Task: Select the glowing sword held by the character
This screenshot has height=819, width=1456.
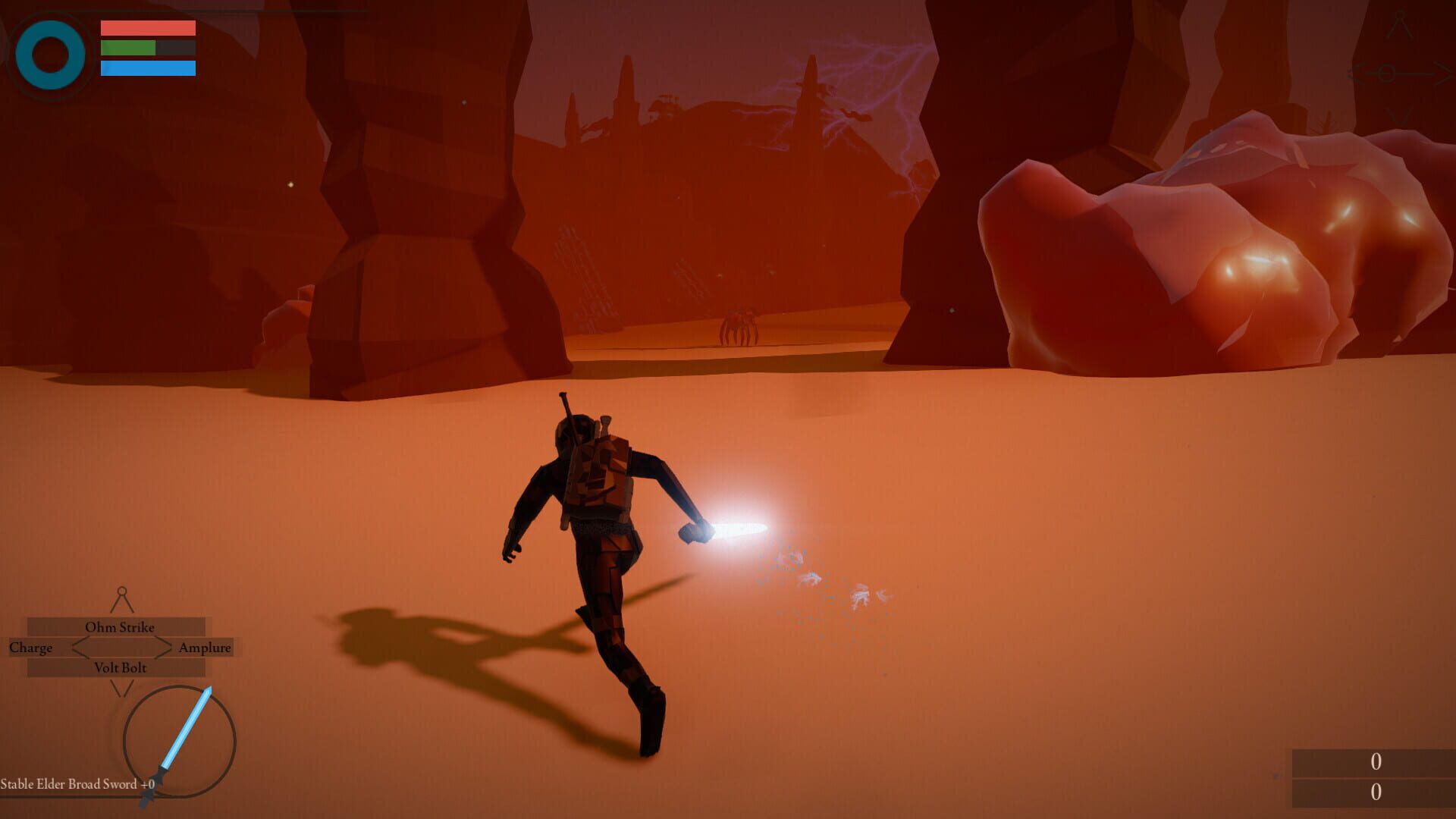Action: pyautogui.click(x=739, y=527)
